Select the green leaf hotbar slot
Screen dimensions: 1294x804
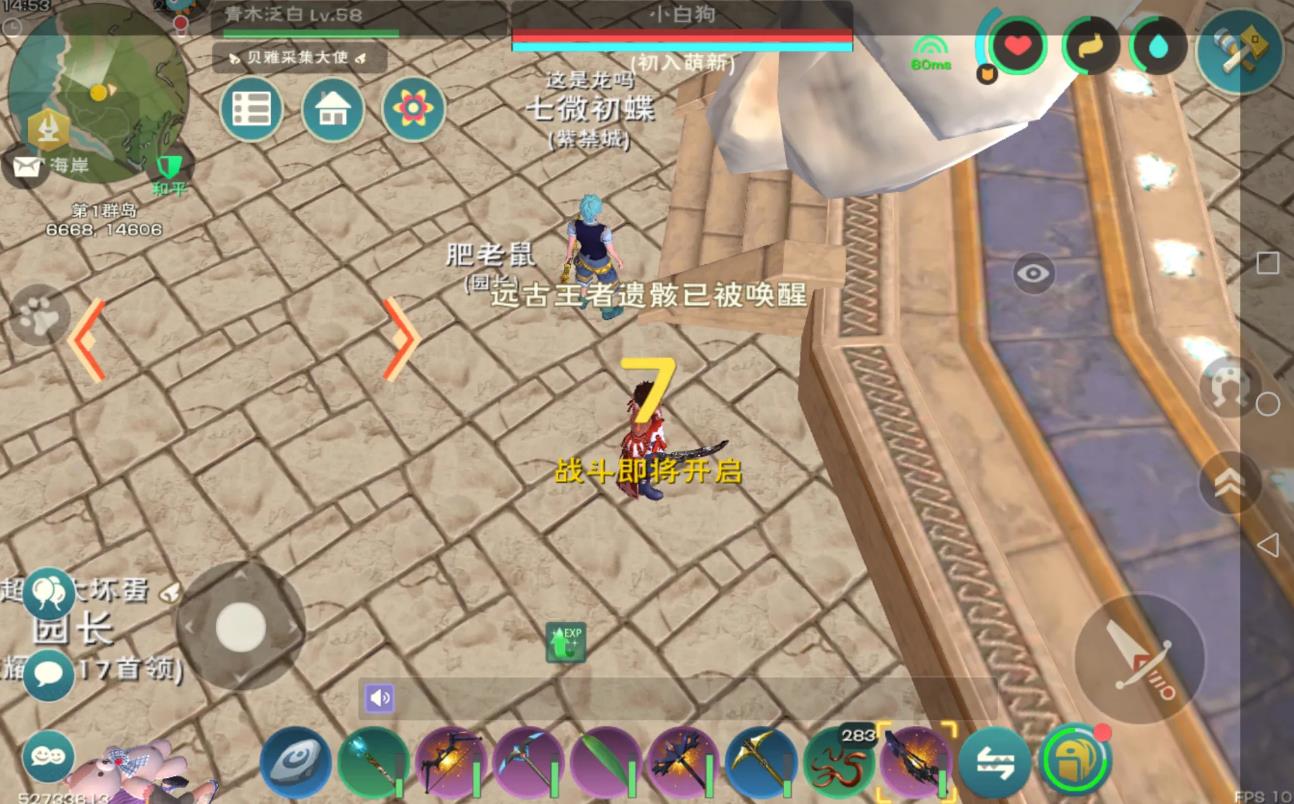604,762
